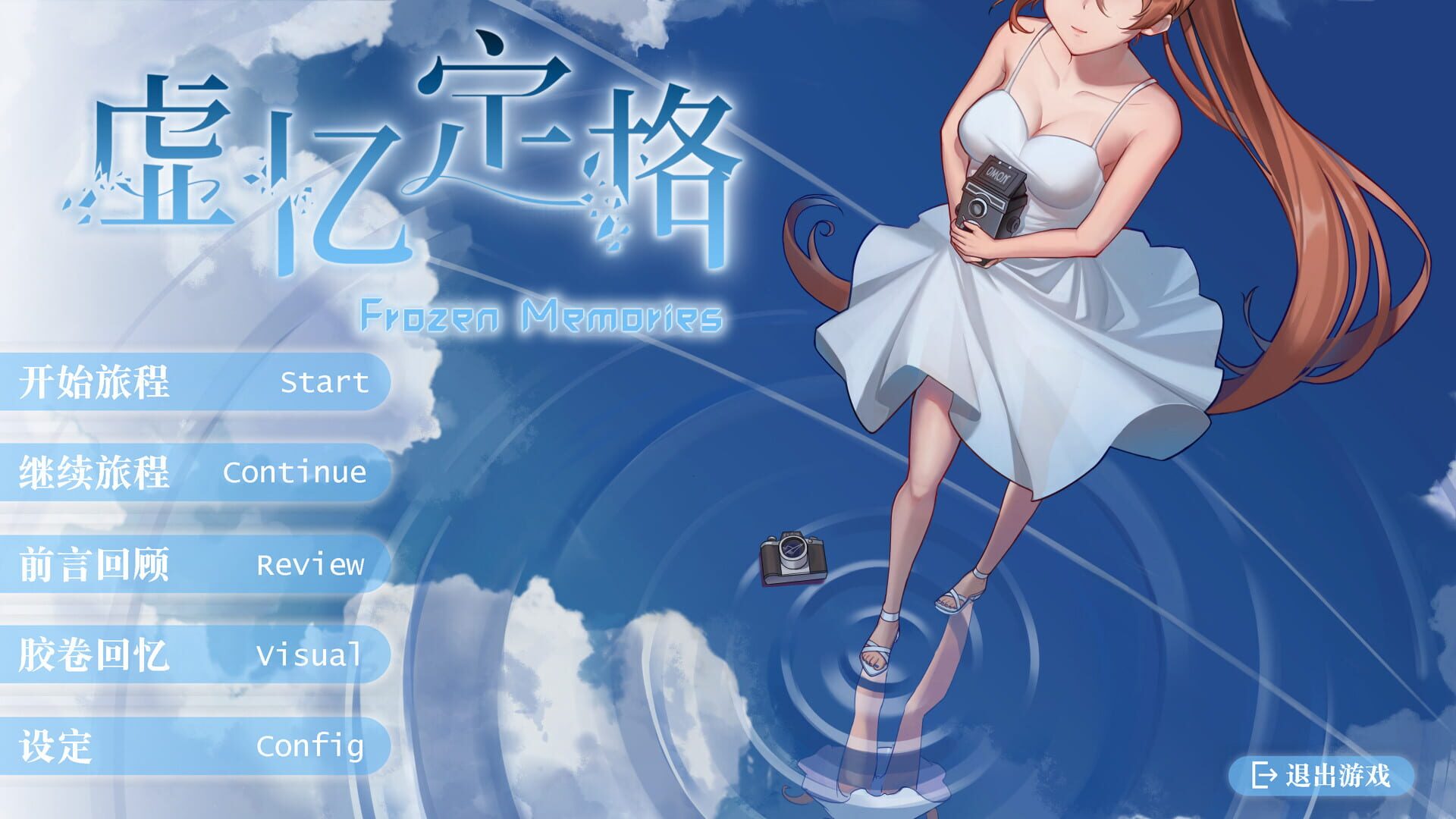Click the Frozen Memories subtitle text
This screenshot has width=1456, height=819.
click(542, 313)
